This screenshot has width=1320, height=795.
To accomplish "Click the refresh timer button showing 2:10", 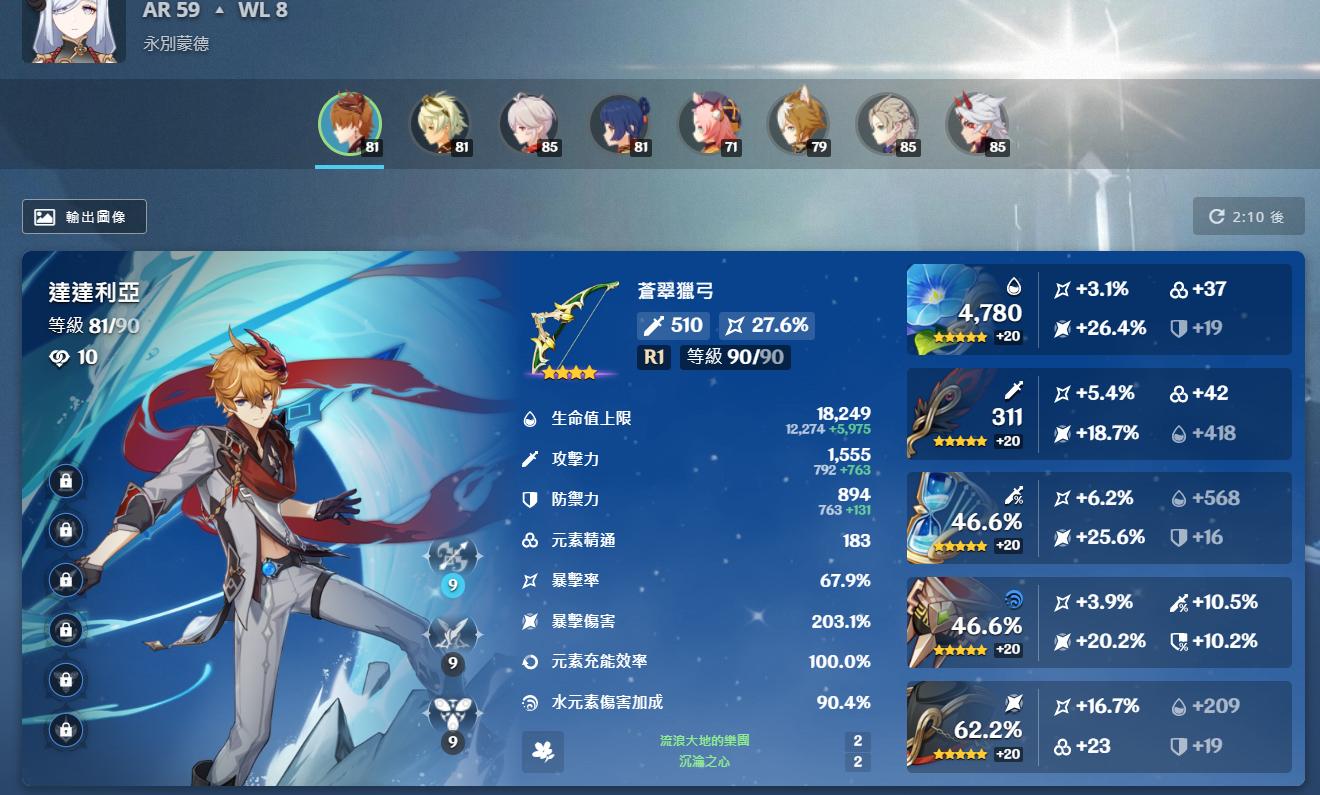I will [x=1248, y=217].
